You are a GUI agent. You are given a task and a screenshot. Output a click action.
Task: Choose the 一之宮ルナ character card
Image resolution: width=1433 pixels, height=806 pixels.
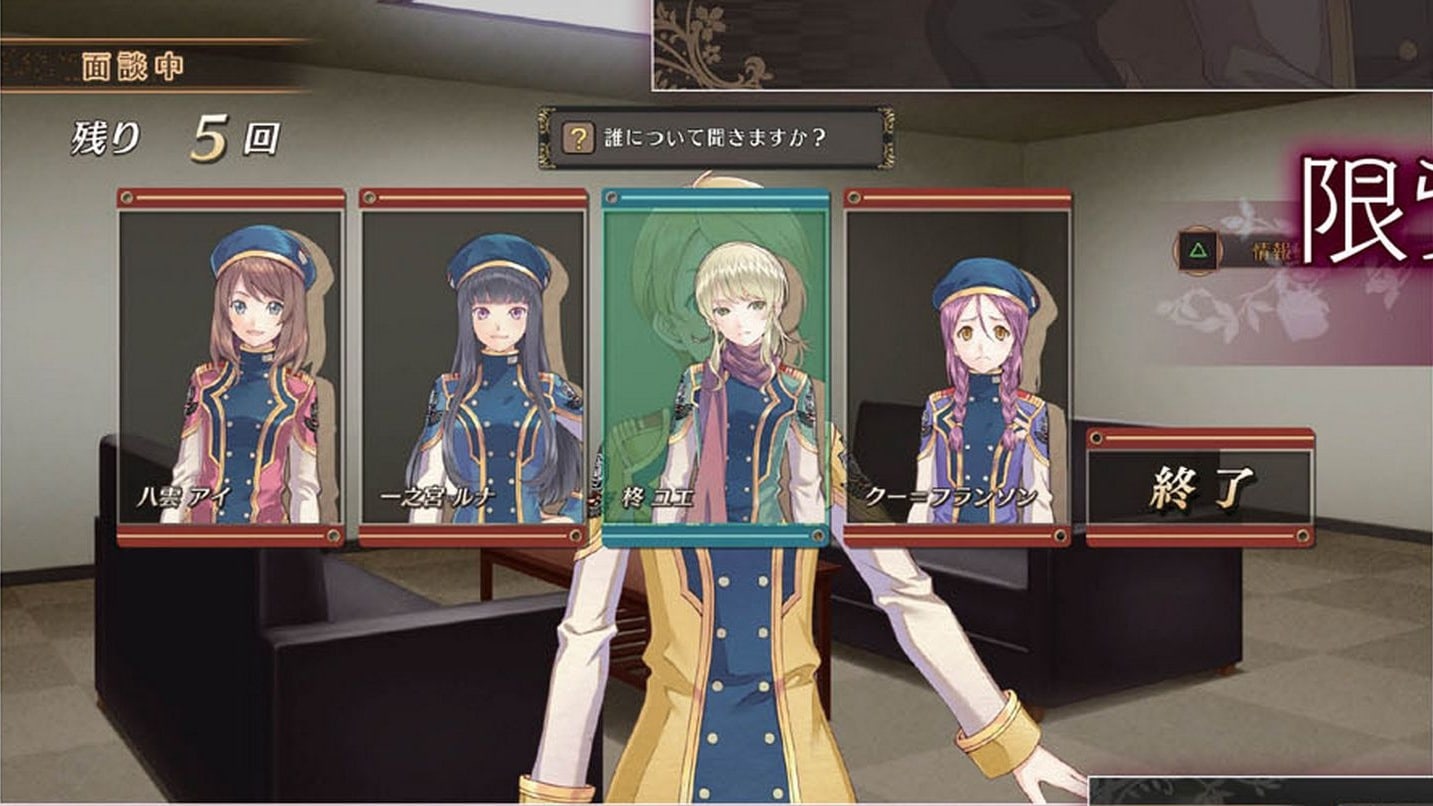tap(473, 366)
